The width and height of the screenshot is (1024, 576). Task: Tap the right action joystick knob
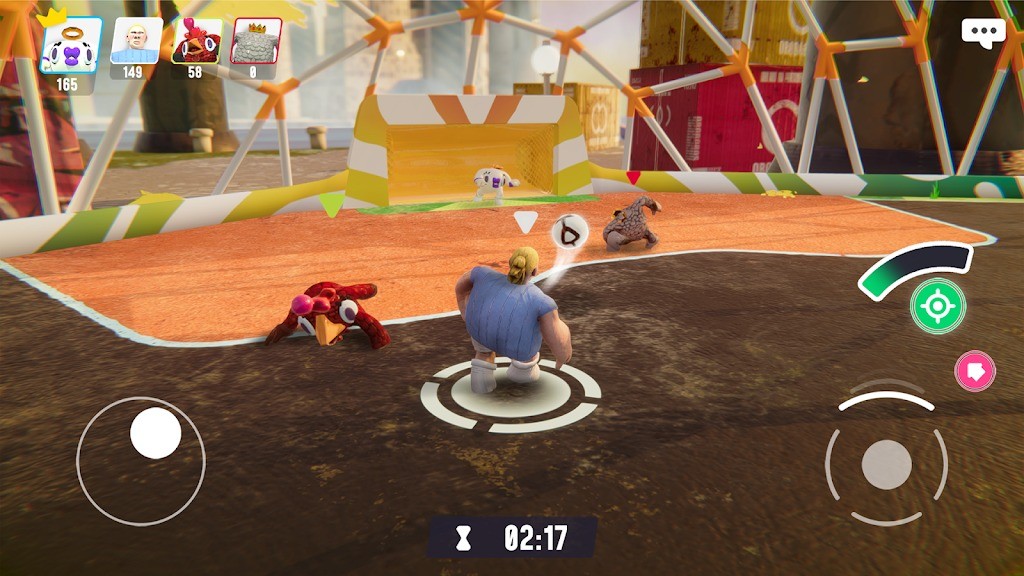pyautogui.click(x=886, y=464)
